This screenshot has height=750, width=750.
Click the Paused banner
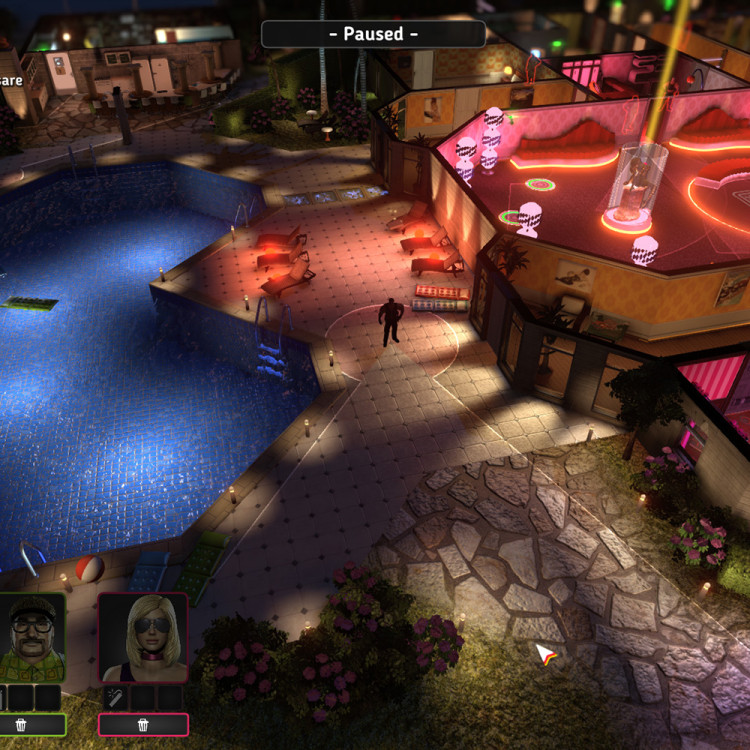click(373, 34)
